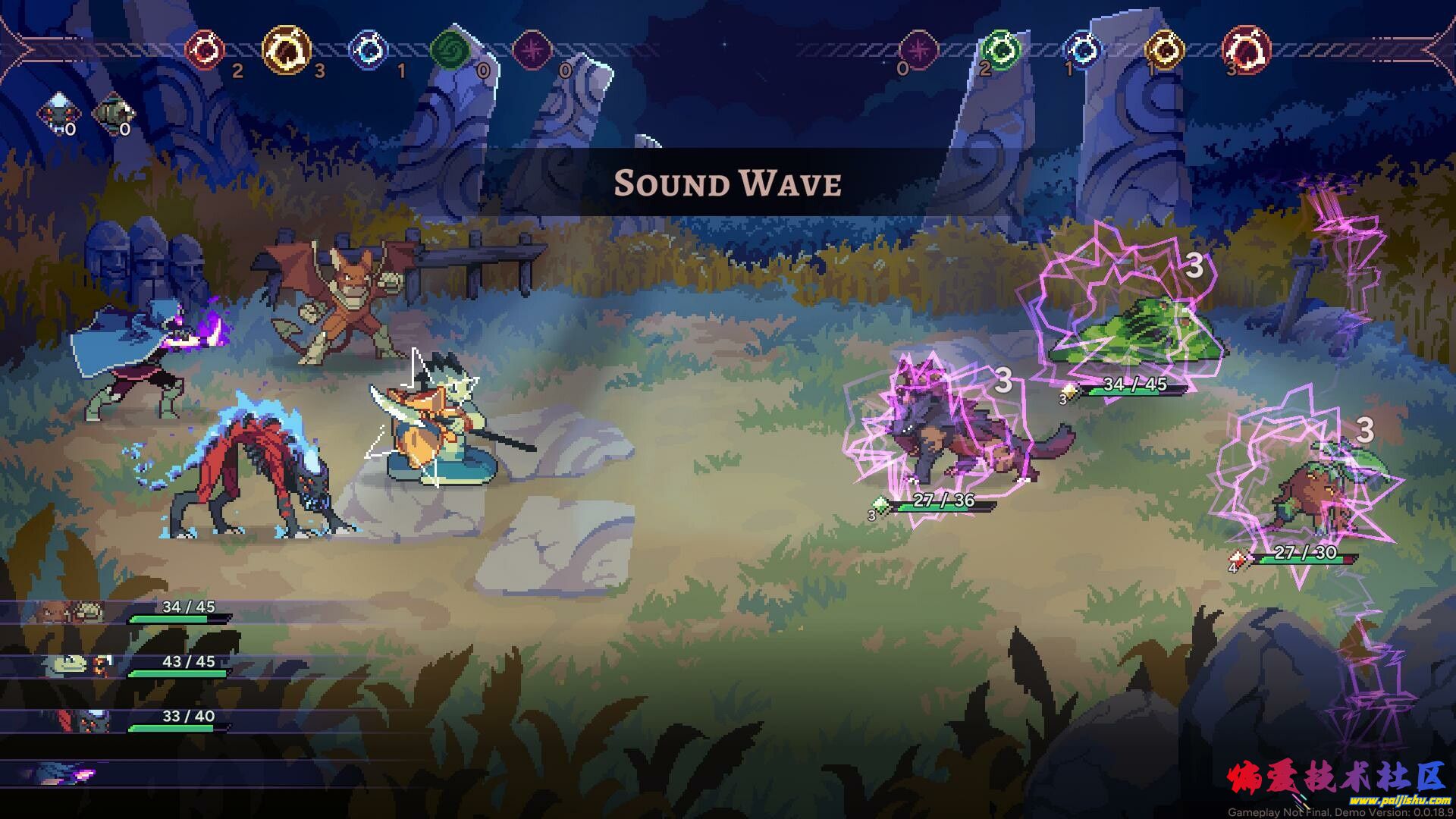Inspect the enemy's blue aether orb
Viewport: 1456px width, 819px height.
[1082, 50]
